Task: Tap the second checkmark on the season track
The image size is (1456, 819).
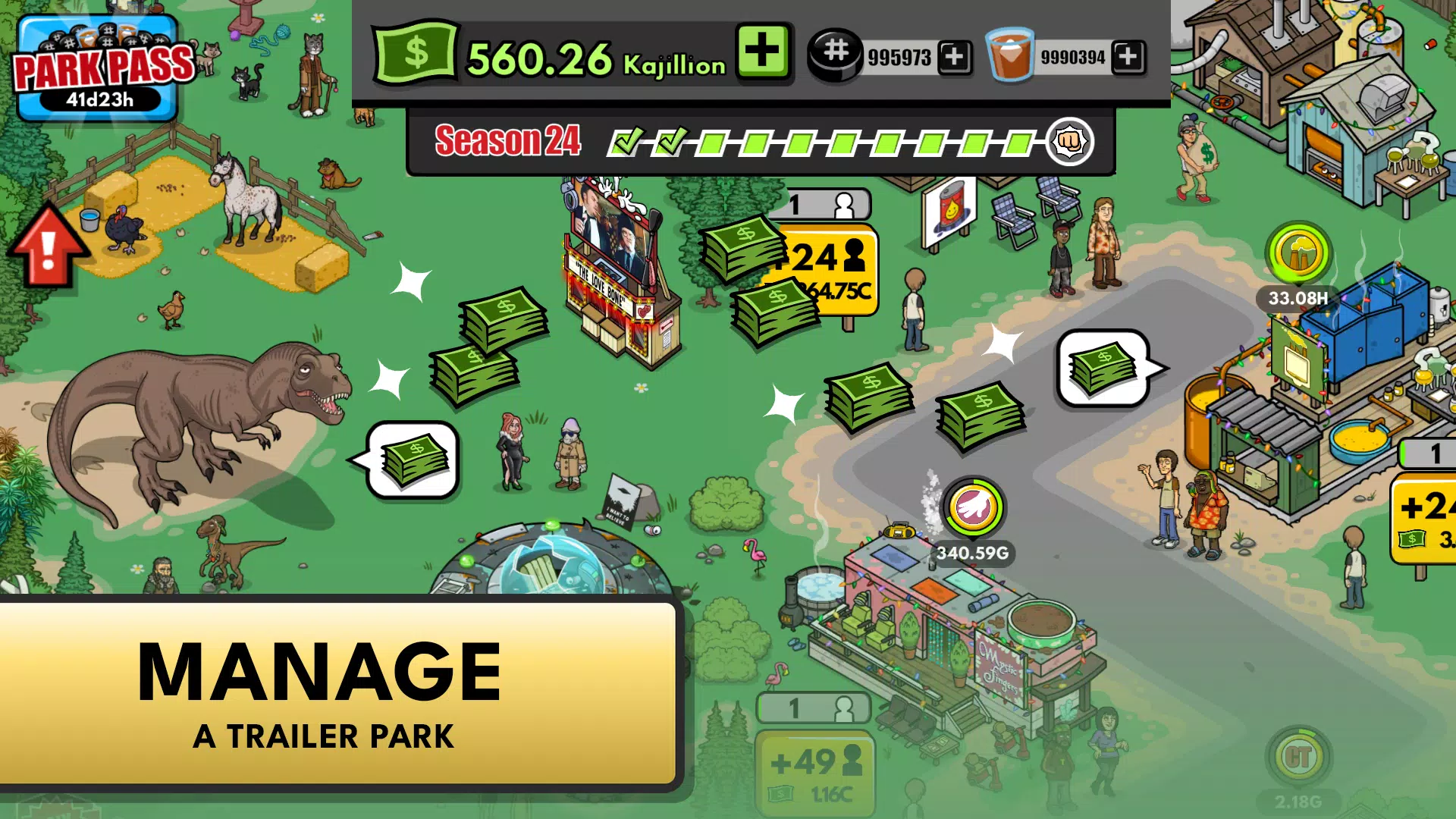Action: pos(670,140)
